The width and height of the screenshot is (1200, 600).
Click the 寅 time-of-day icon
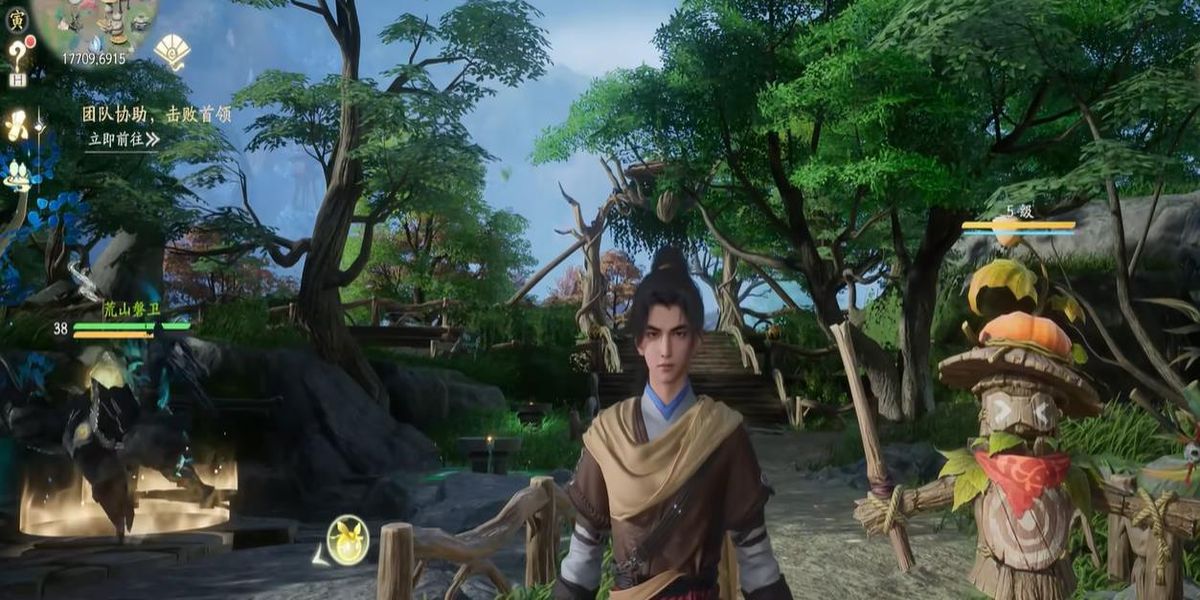click(17, 17)
